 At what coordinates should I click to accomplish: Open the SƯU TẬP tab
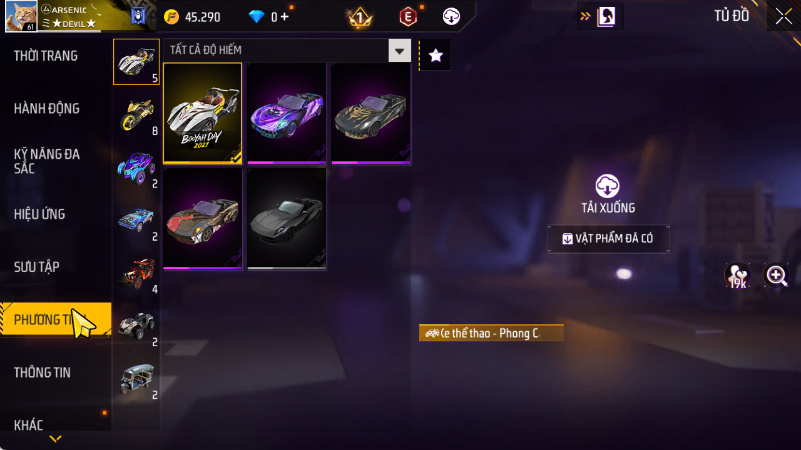tap(37, 267)
